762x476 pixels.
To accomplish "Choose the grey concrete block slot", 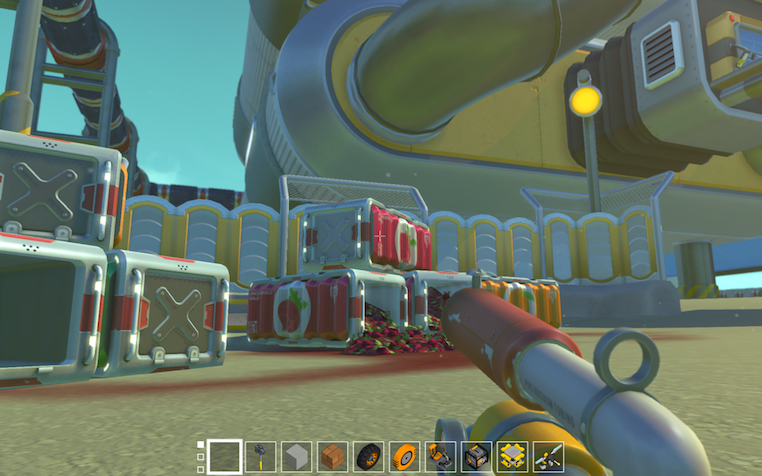I will click(297, 457).
